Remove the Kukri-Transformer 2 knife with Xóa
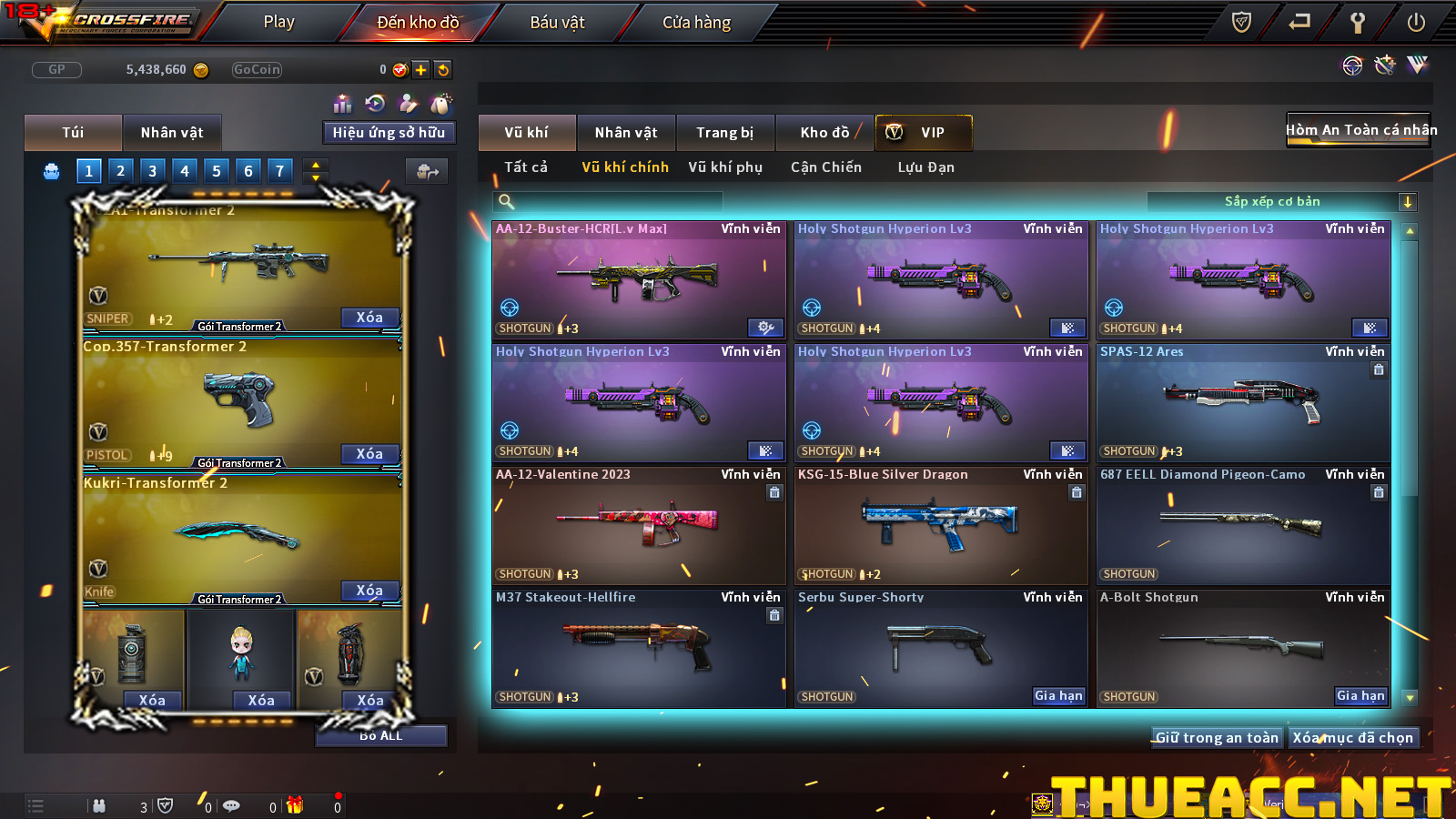1456x819 pixels. (369, 591)
